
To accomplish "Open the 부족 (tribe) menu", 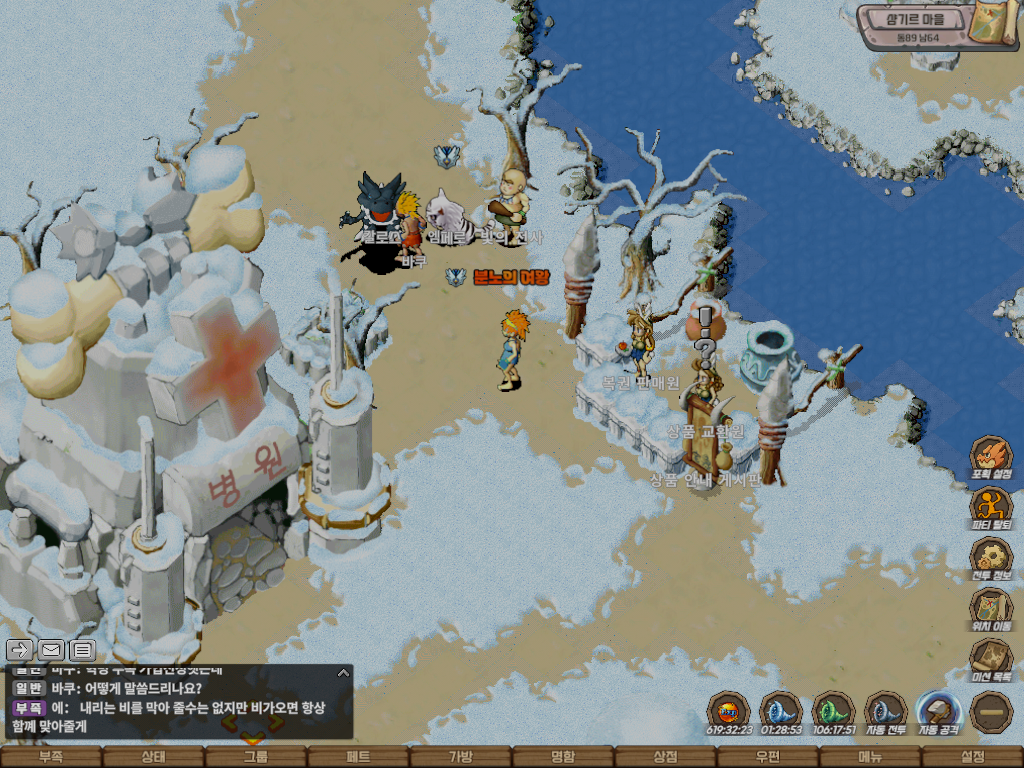I will click(x=51, y=757).
